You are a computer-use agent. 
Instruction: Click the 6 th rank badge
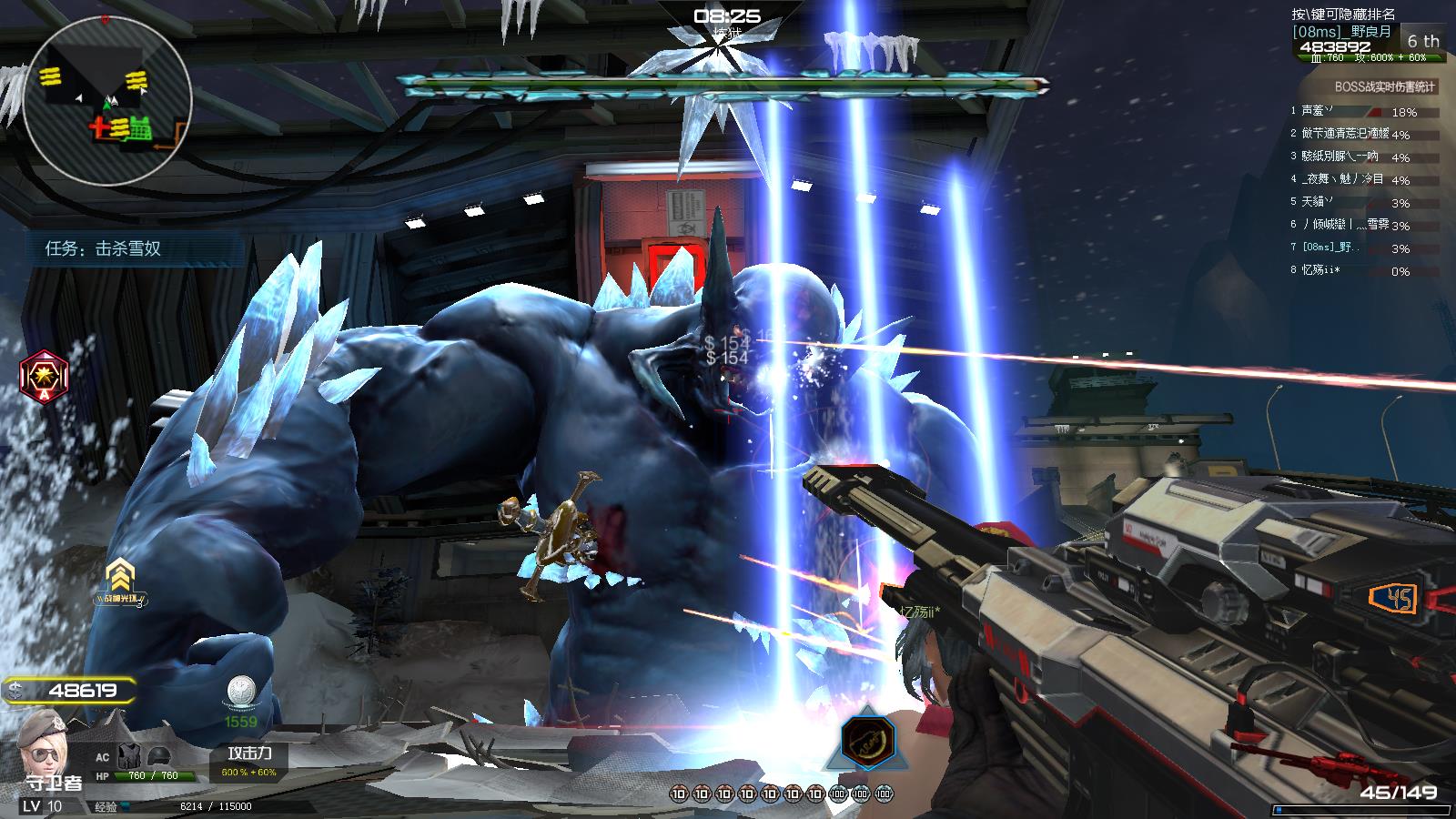coord(1423,41)
